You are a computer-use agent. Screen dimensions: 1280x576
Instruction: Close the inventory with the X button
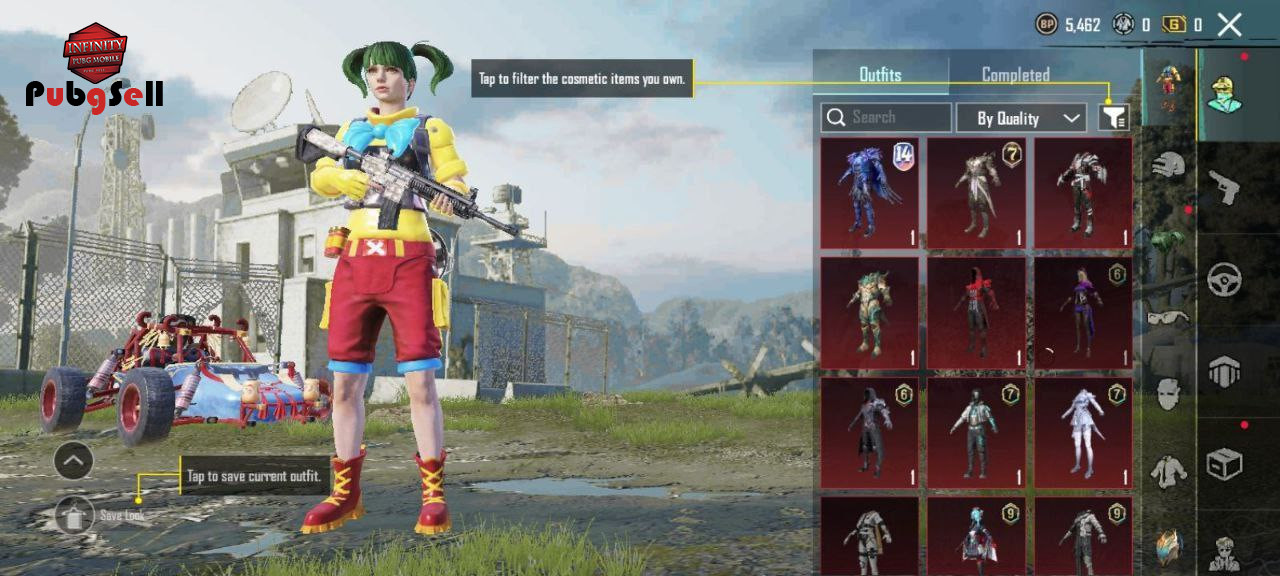tap(1230, 25)
